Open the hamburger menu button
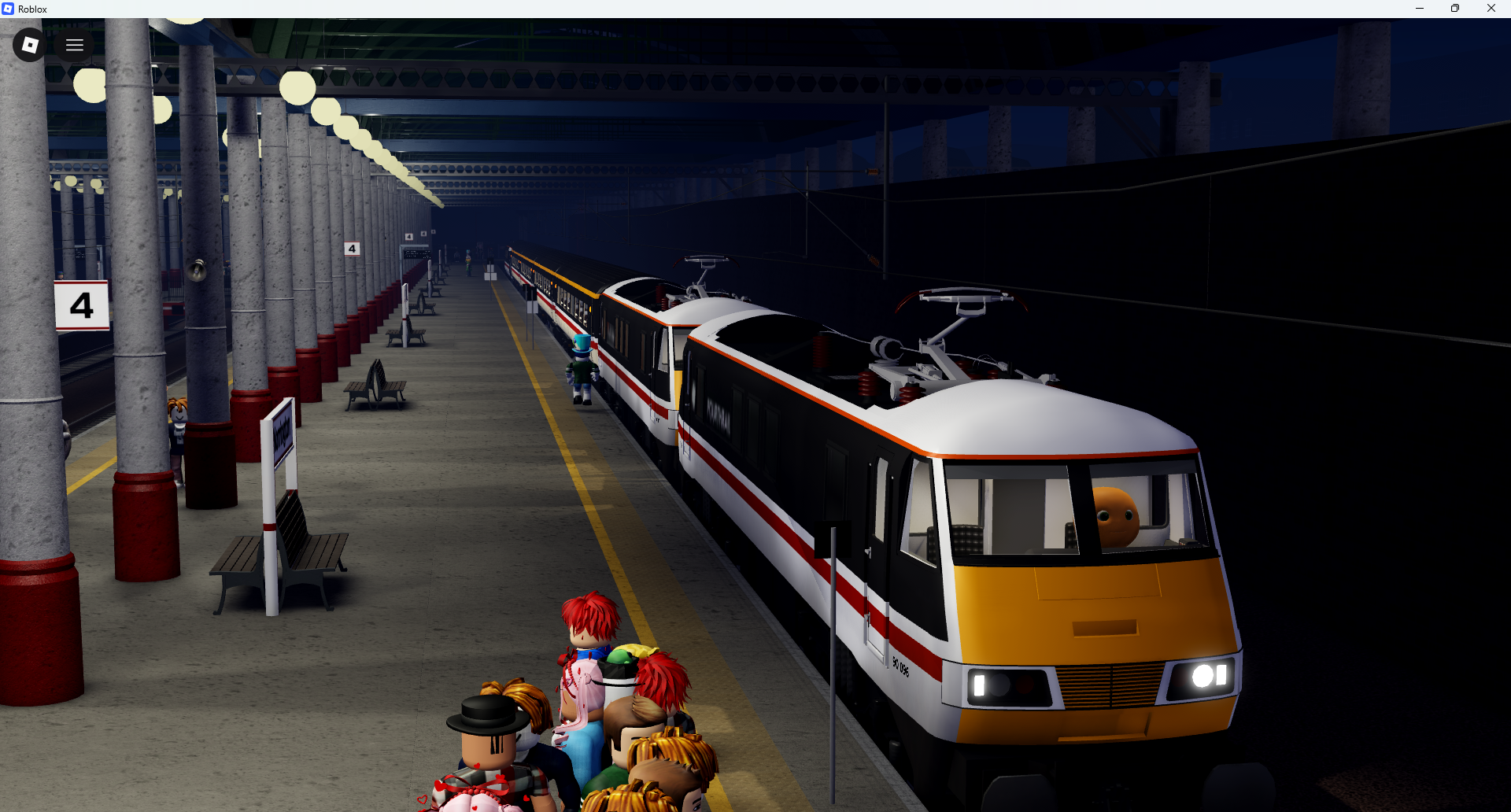The height and width of the screenshot is (812, 1511). pos(75,45)
